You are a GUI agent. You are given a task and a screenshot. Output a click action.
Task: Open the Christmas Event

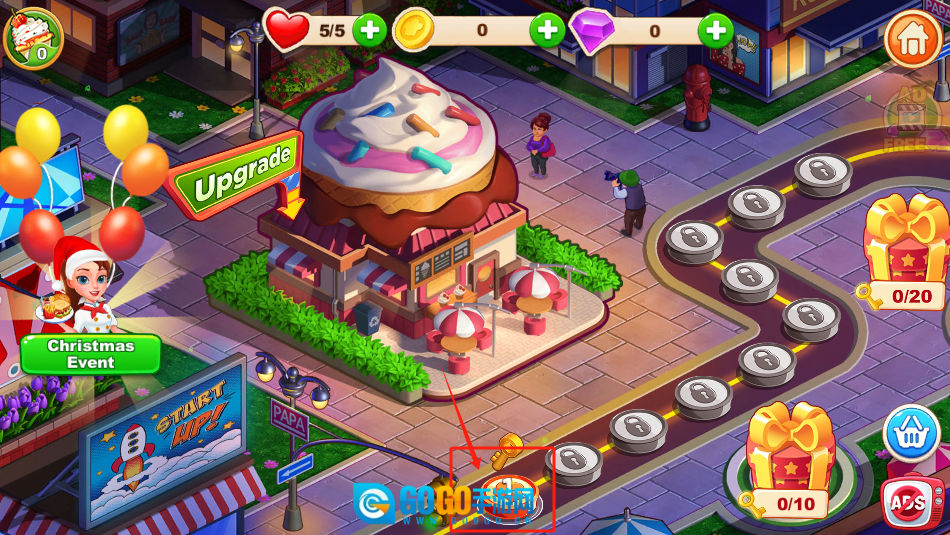[x=91, y=353]
